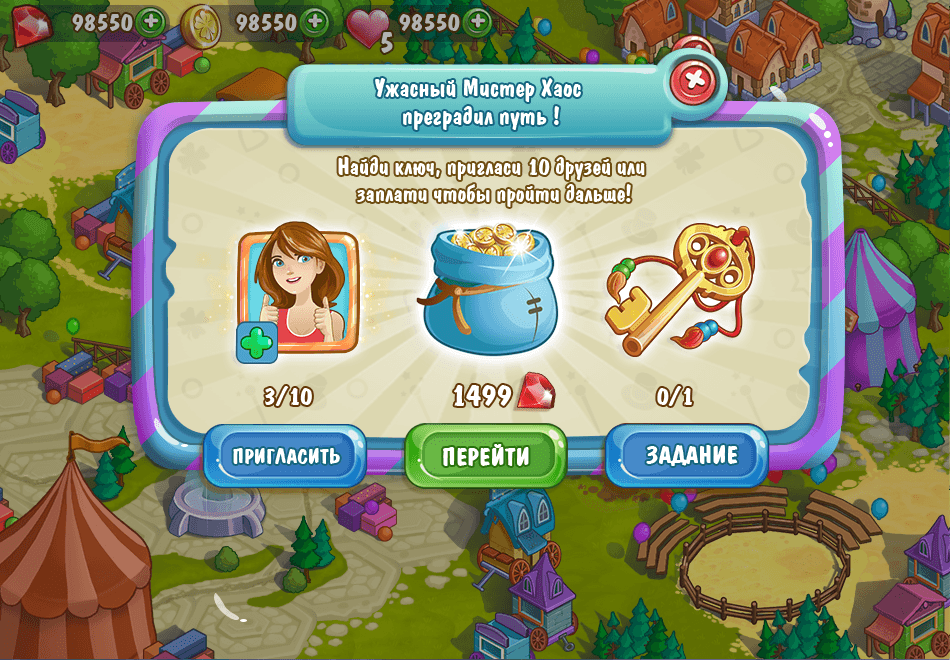Select the golden key icon
Screen dimensions: 950x660
[680, 287]
